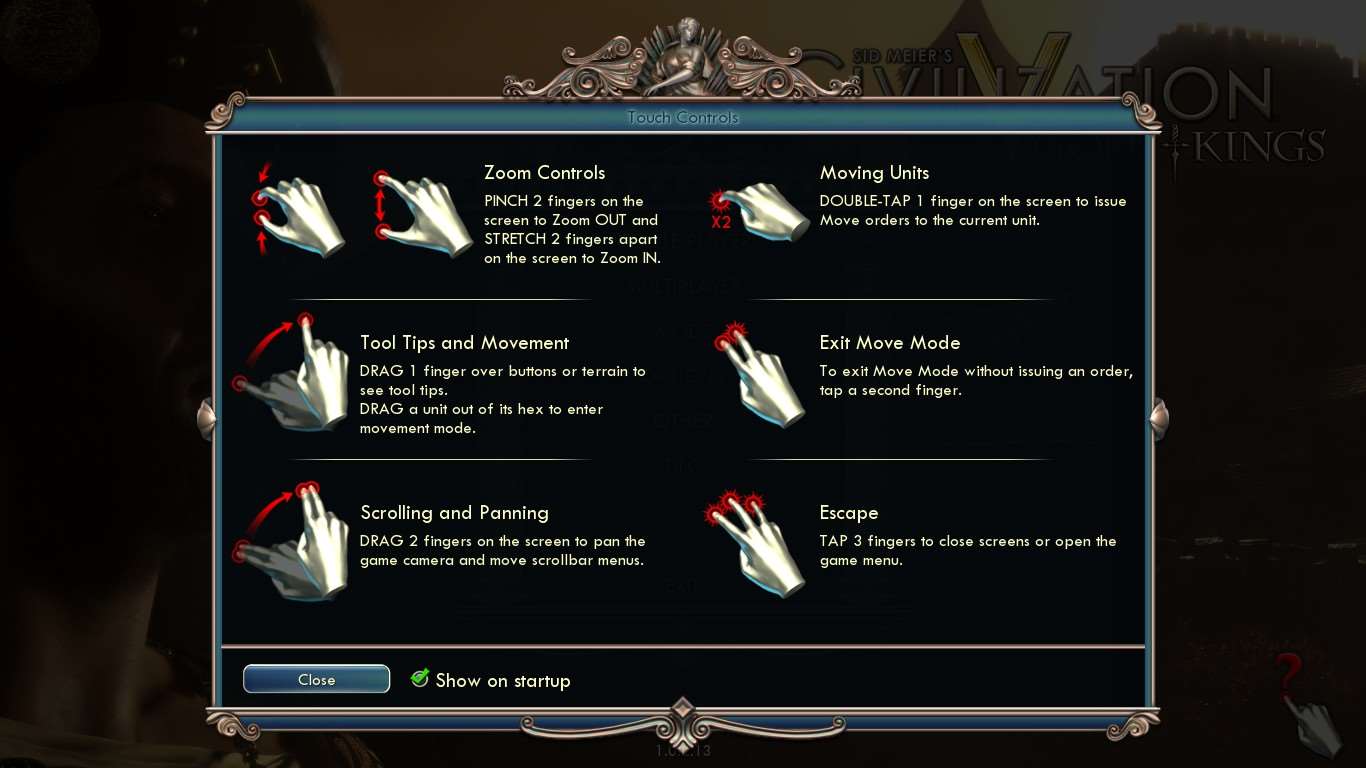The width and height of the screenshot is (1366, 768).
Task: Click the Show on startup text label
Action: [x=503, y=680]
